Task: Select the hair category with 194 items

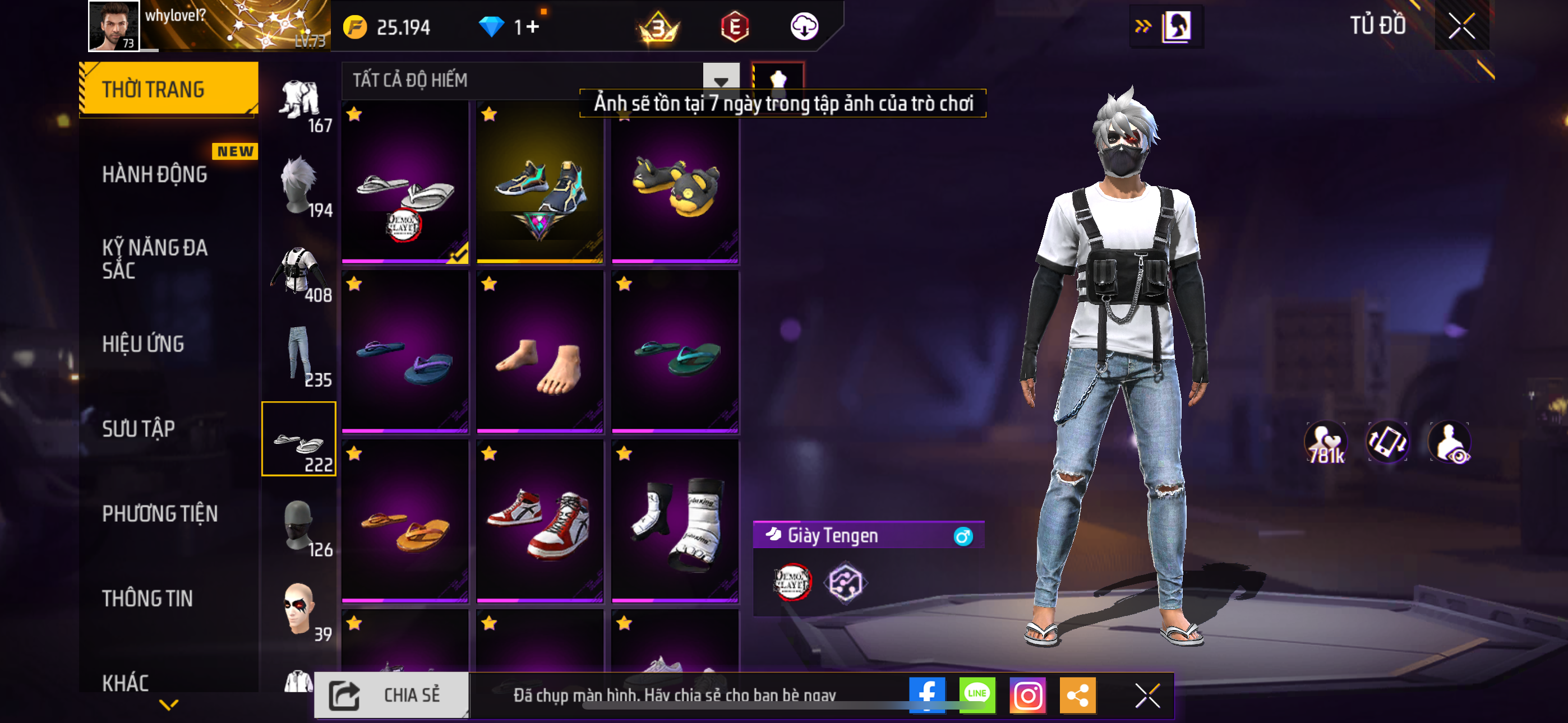Action: tap(300, 186)
